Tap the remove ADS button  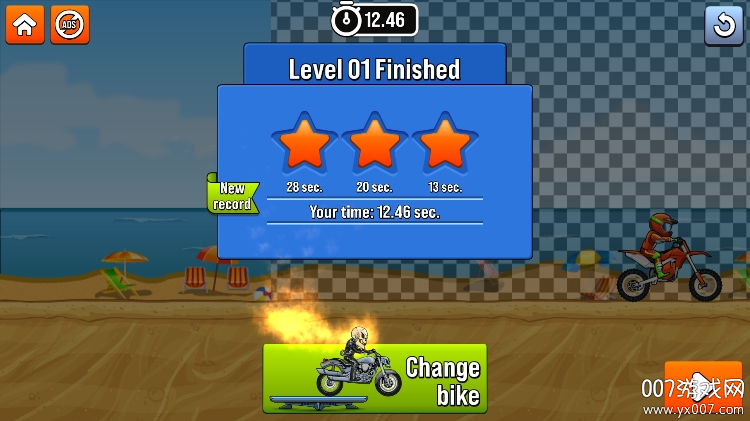click(x=70, y=25)
